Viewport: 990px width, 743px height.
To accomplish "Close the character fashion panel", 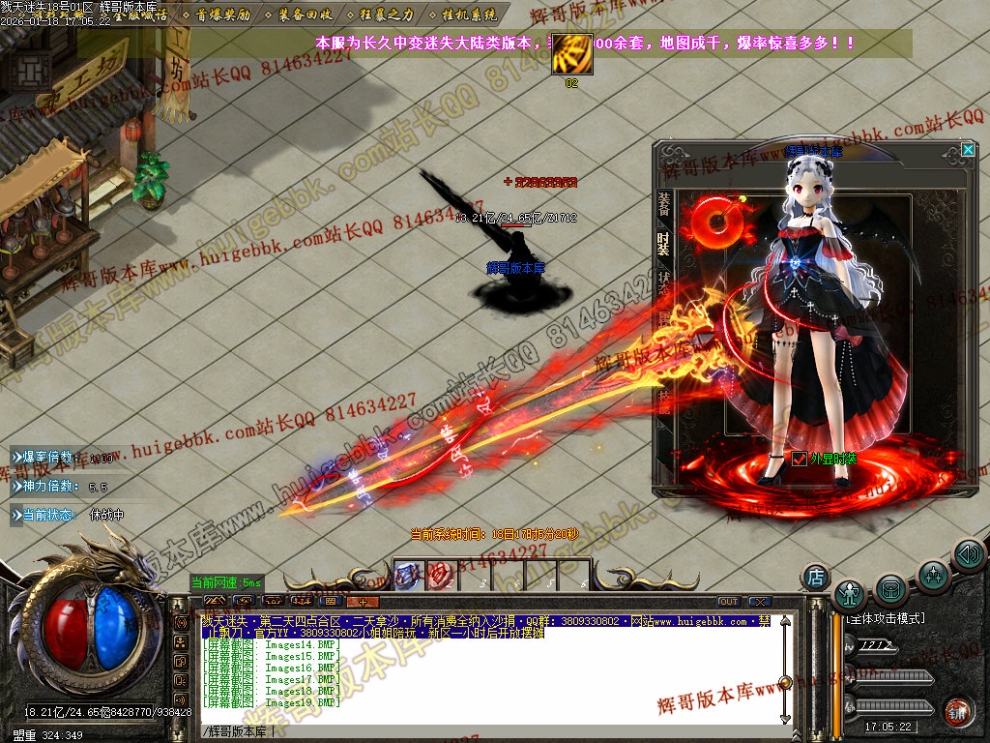I will 967,150.
